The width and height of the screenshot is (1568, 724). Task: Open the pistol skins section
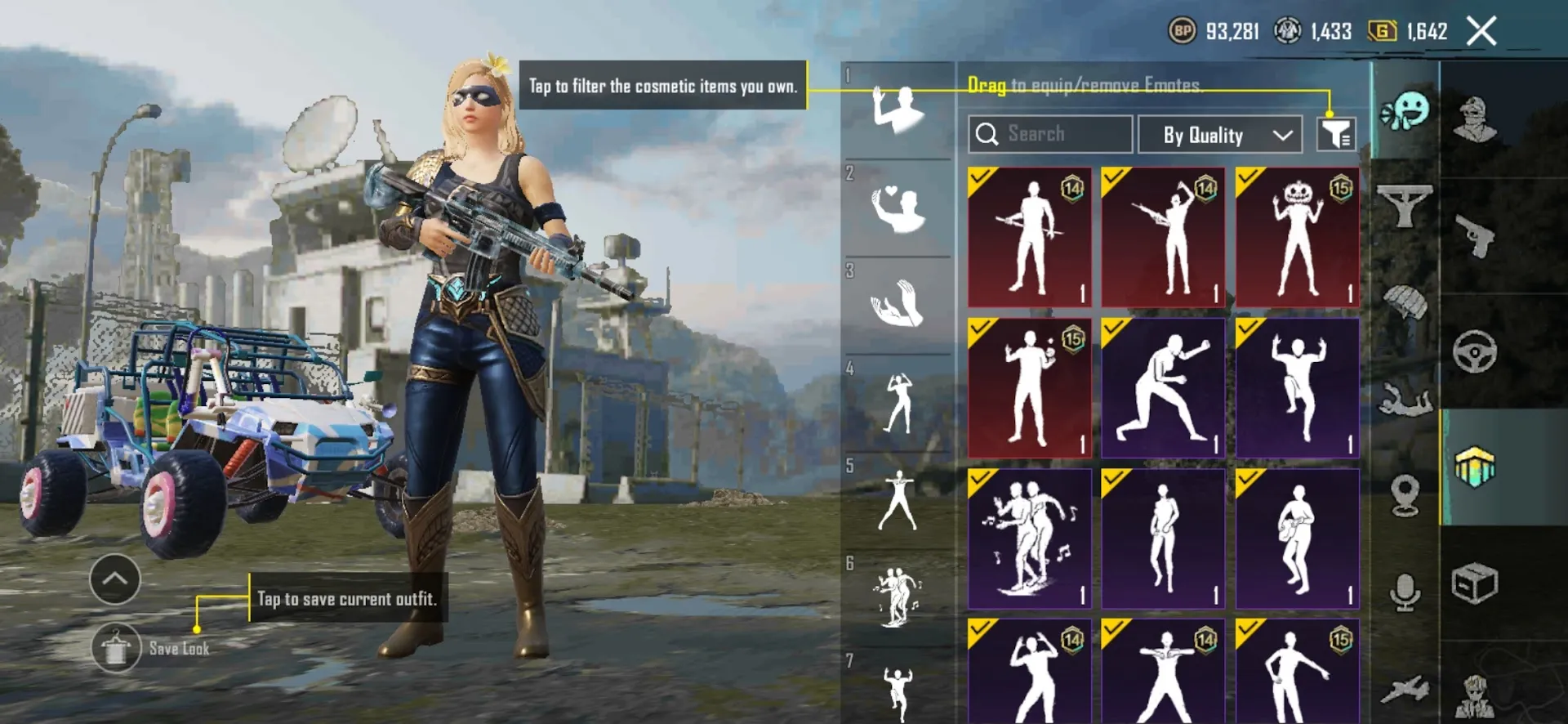(1475, 233)
